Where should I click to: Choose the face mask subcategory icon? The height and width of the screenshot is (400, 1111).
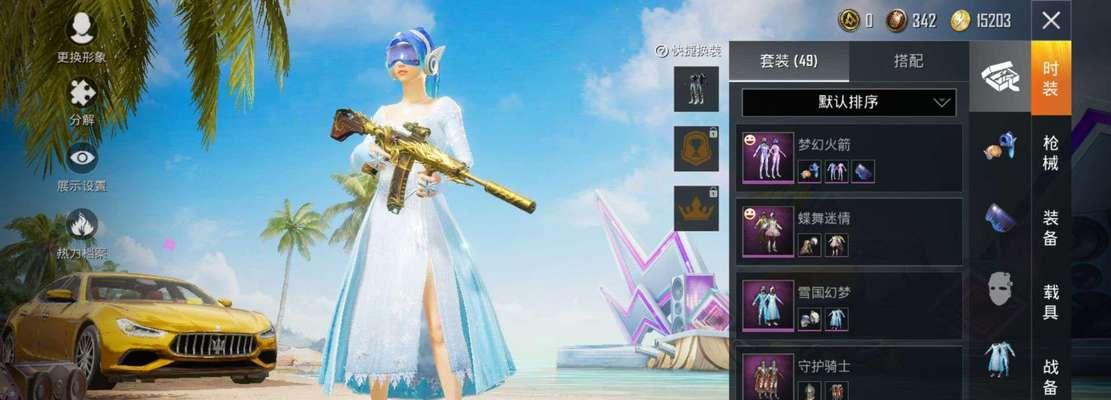pos(1000,289)
